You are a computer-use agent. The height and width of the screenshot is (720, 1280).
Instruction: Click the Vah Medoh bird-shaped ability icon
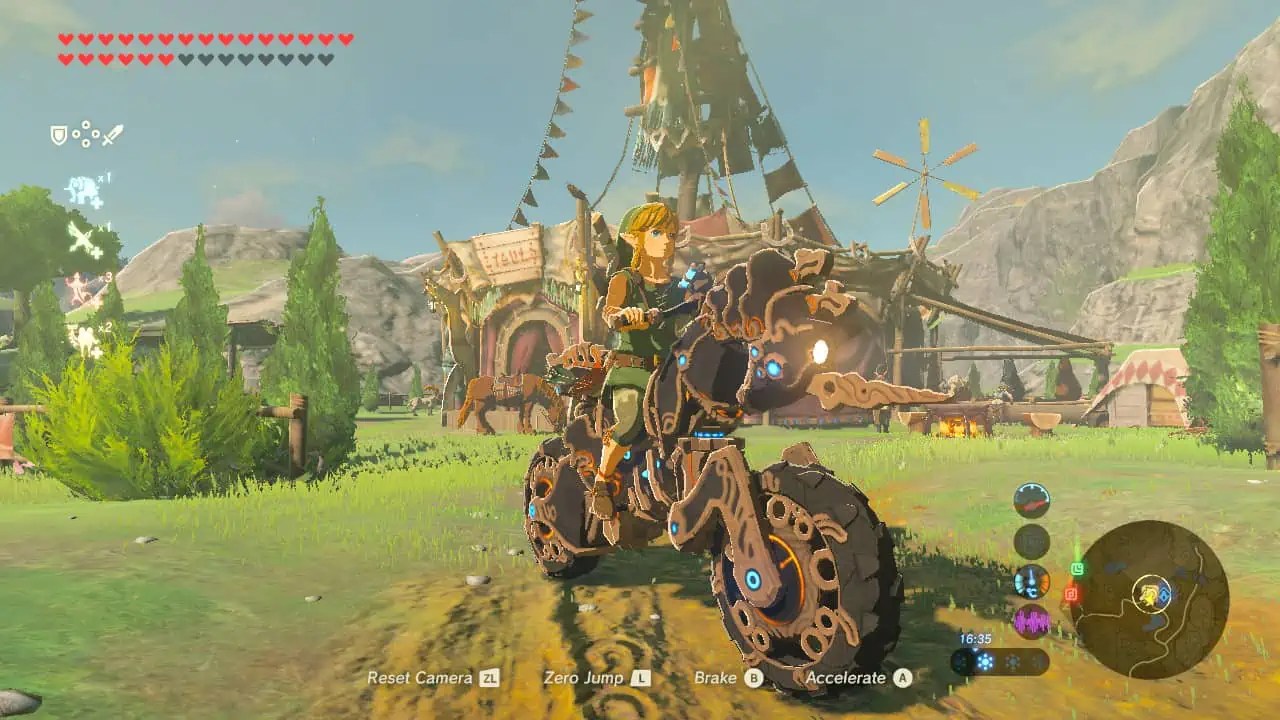81,237
